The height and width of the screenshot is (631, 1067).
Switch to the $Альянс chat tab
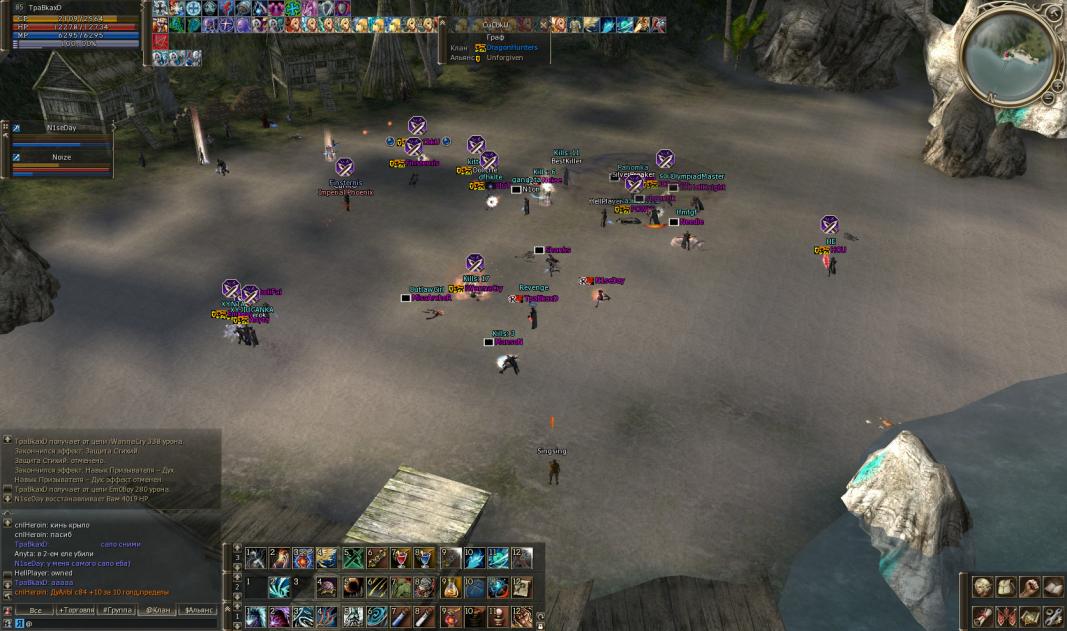(x=198, y=609)
